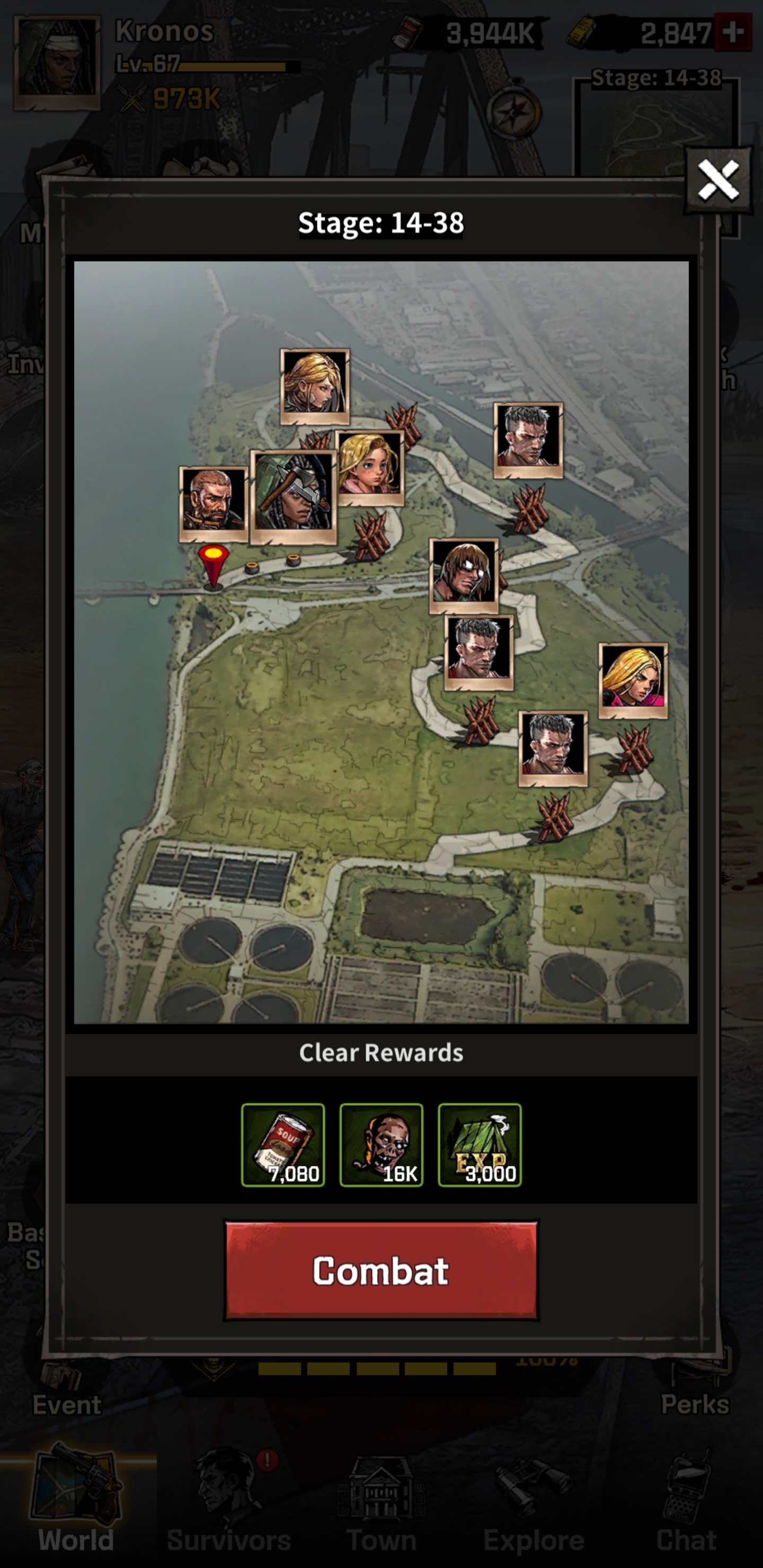Inspect the EXP tent clear reward
Image resolution: width=763 pixels, height=1568 pixels.
click(x=479, y=1145)
